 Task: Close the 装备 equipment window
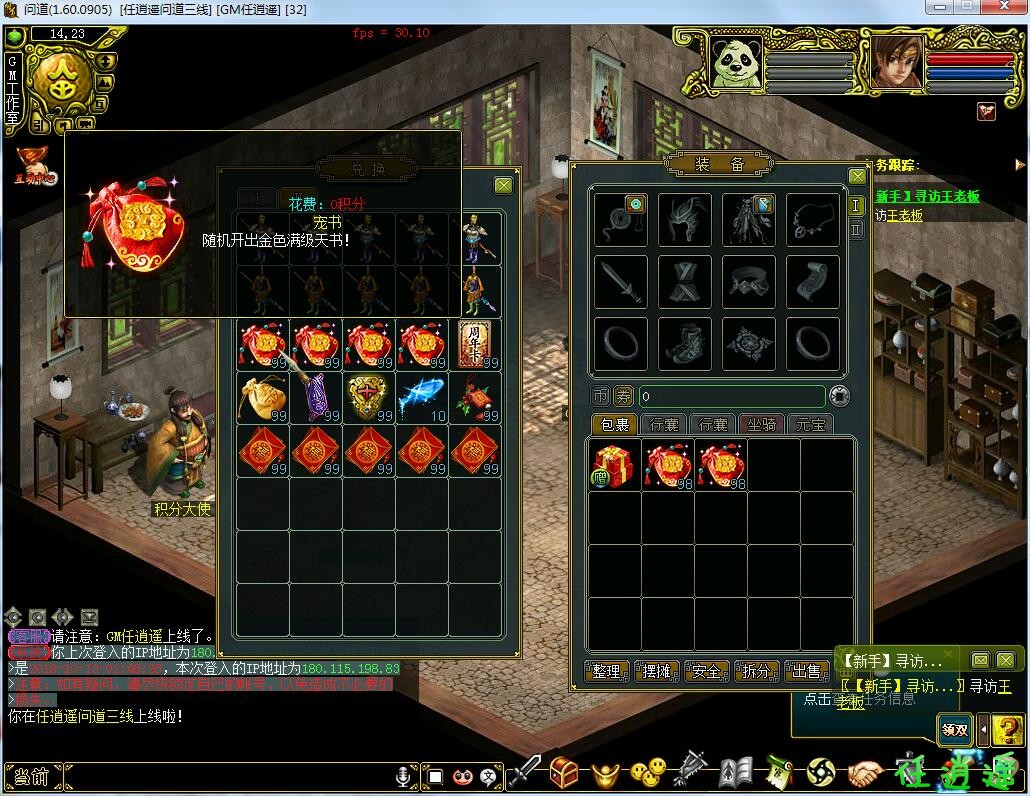click(857, 176)
